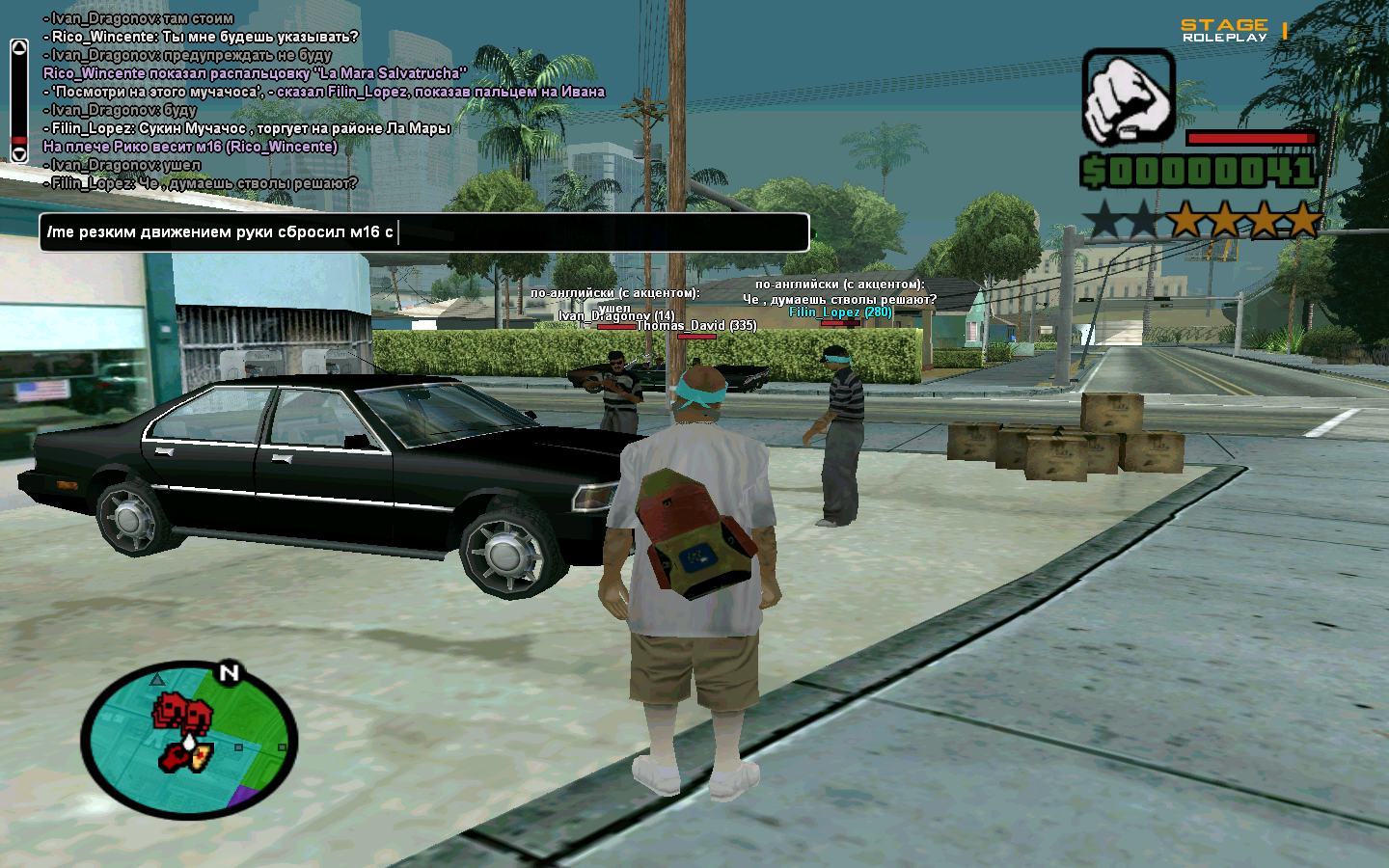Click the Stage Roleplay server logo
The height and width of the screenshot is (868, 1389).
(1225, 30)
